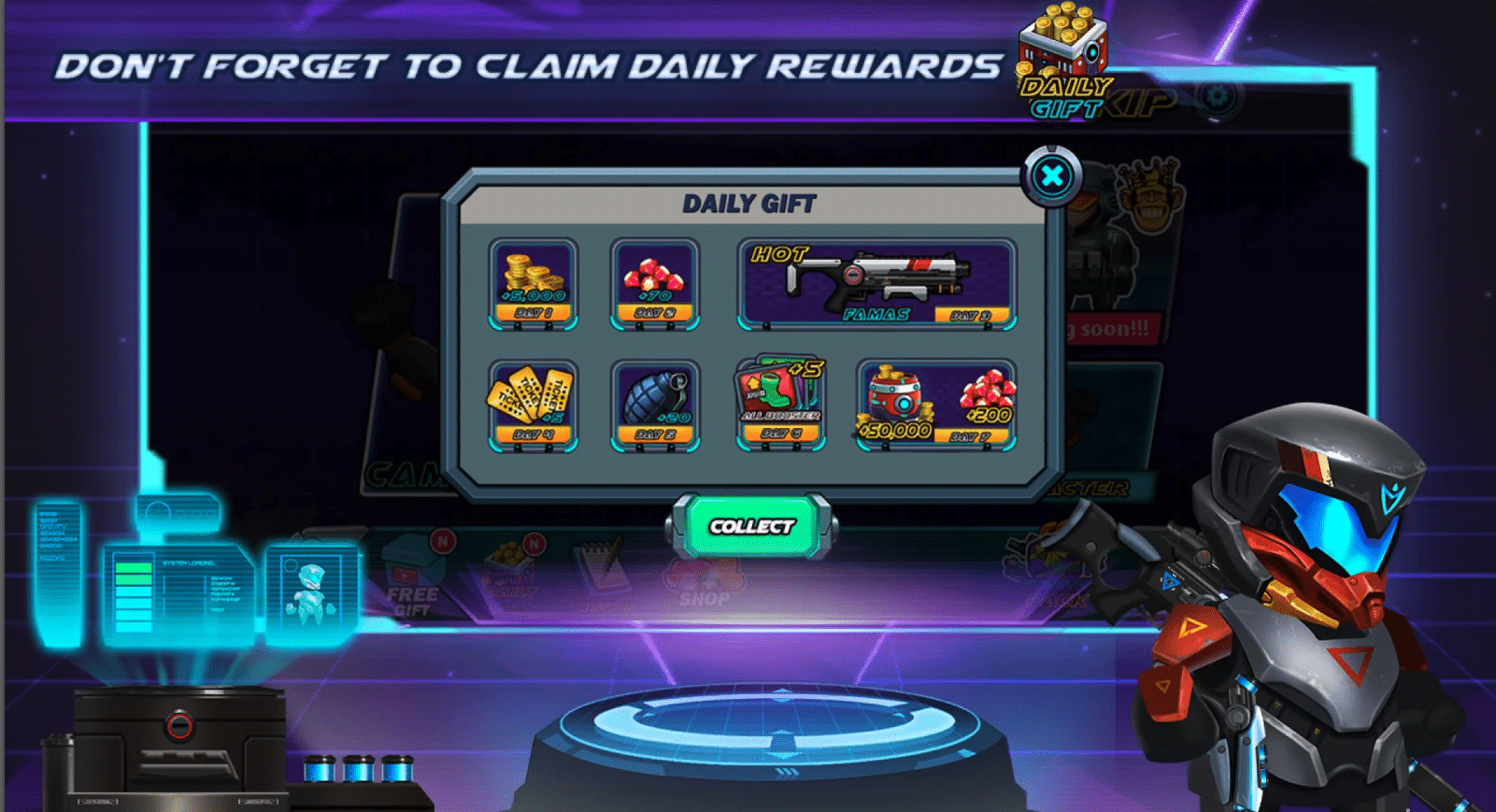Open the dimmed settings gear icon
Image resolution: width=1496 pixels, height=812 pixels.
click(1217, 96)
